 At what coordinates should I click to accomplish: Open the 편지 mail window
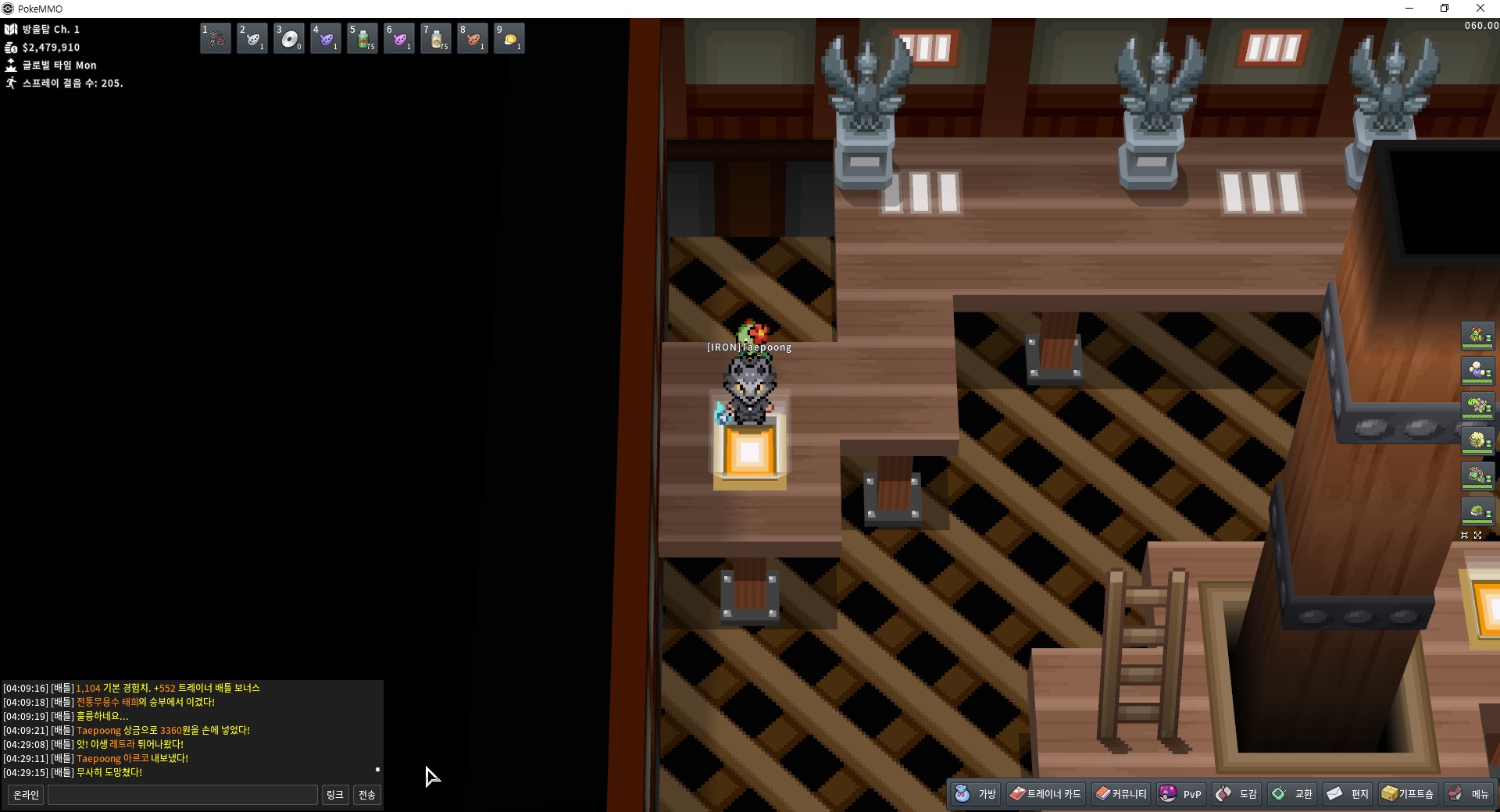coord(1348,794)
